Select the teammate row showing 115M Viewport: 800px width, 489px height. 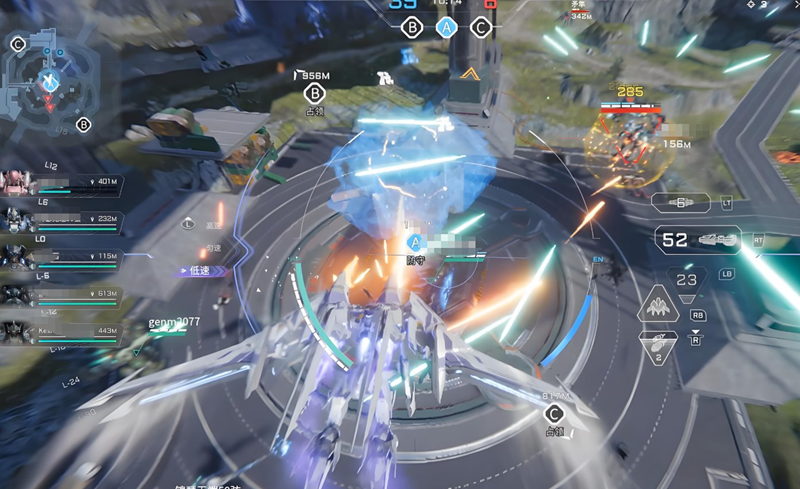tap(60, 258)
